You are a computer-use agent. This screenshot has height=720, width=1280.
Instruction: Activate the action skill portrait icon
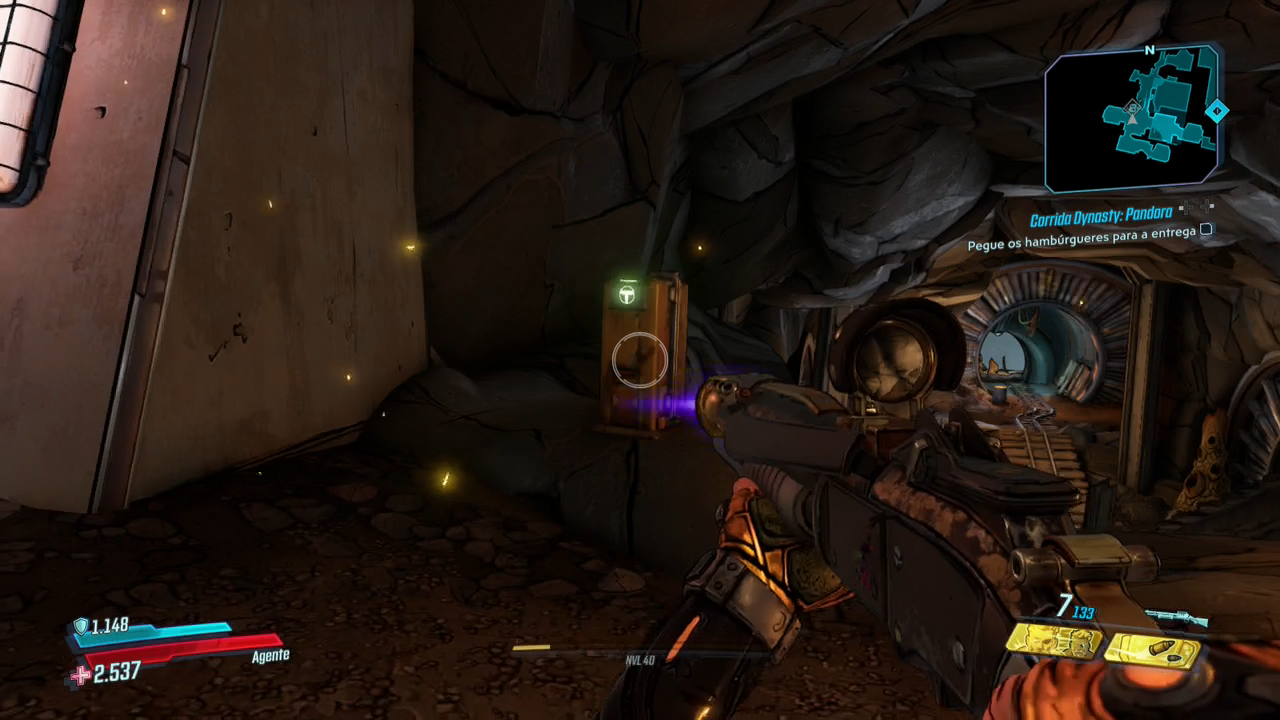tap(1053, 641)
